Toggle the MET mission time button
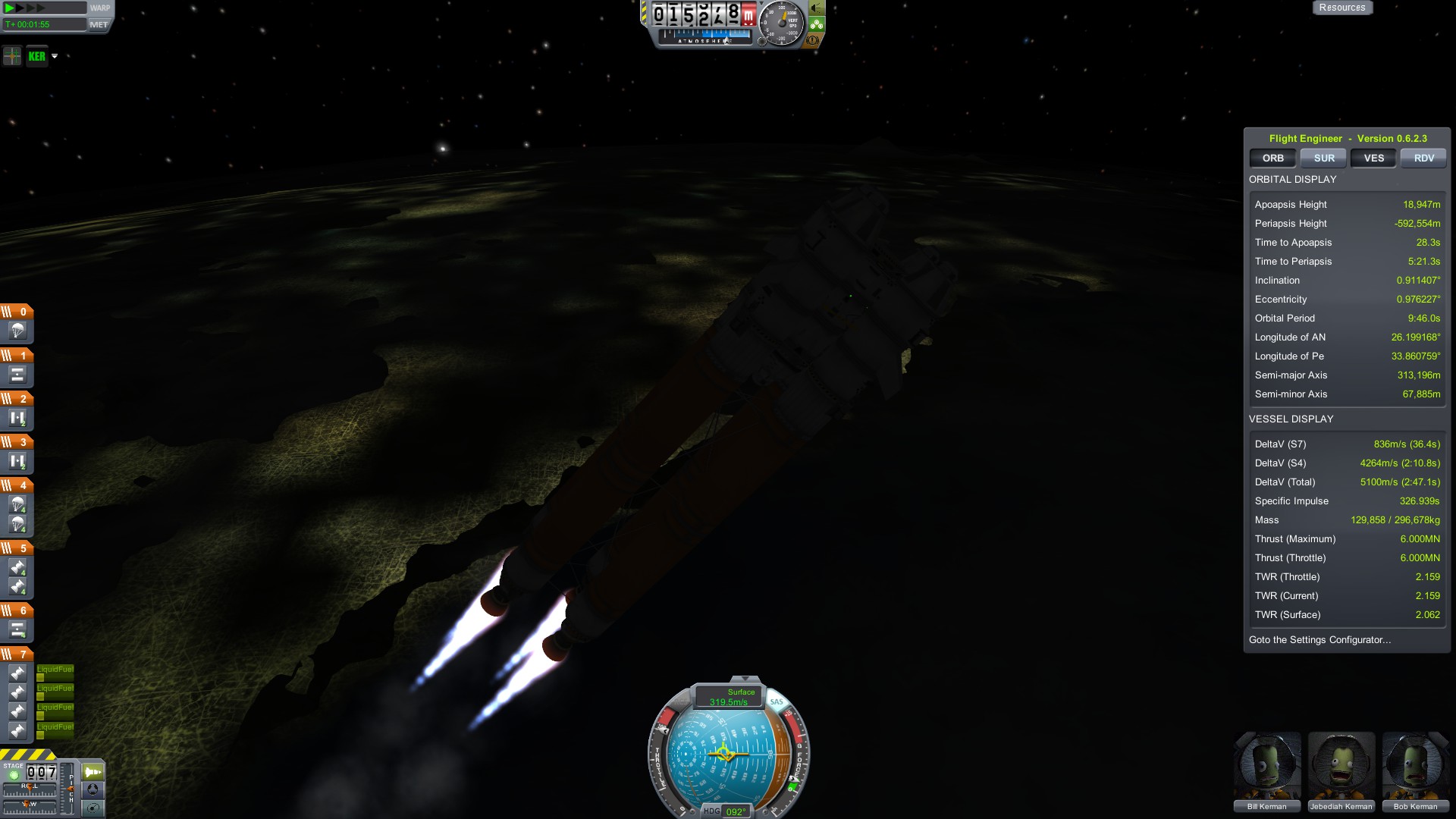The width and height of the screenshot is (1456, 819). point(99,24)
